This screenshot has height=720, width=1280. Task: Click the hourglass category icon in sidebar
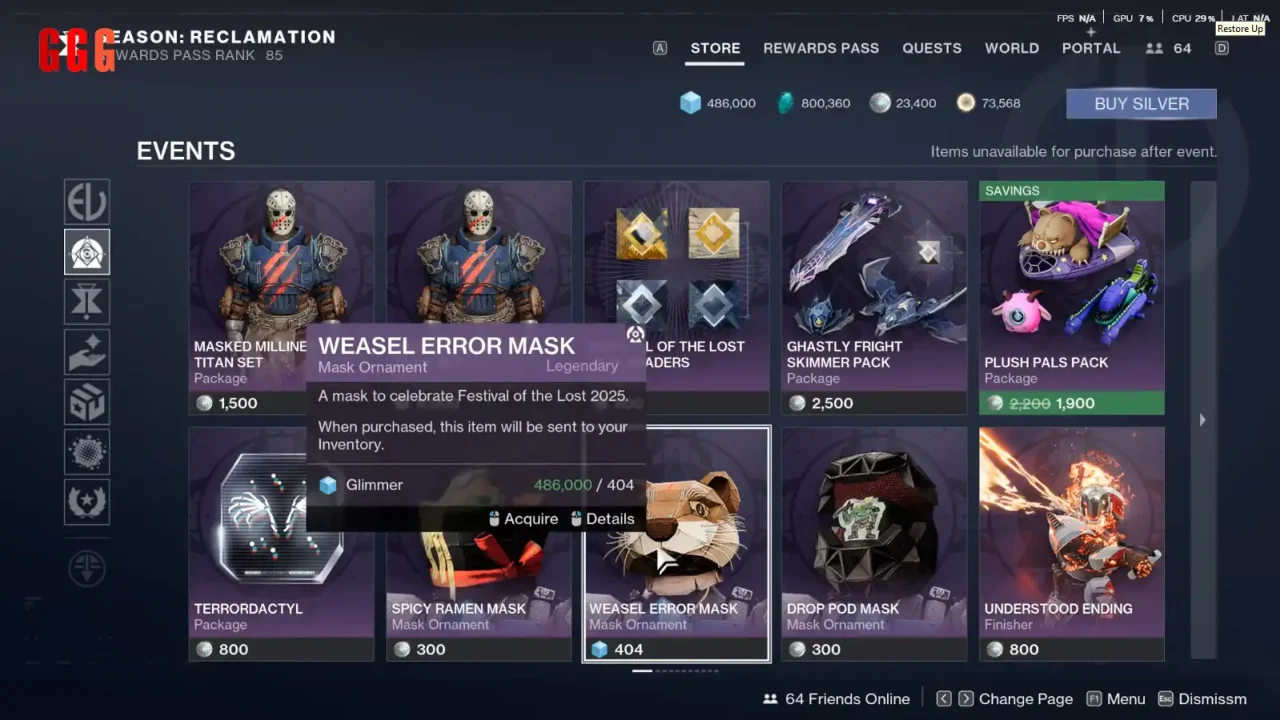[87, 301]
